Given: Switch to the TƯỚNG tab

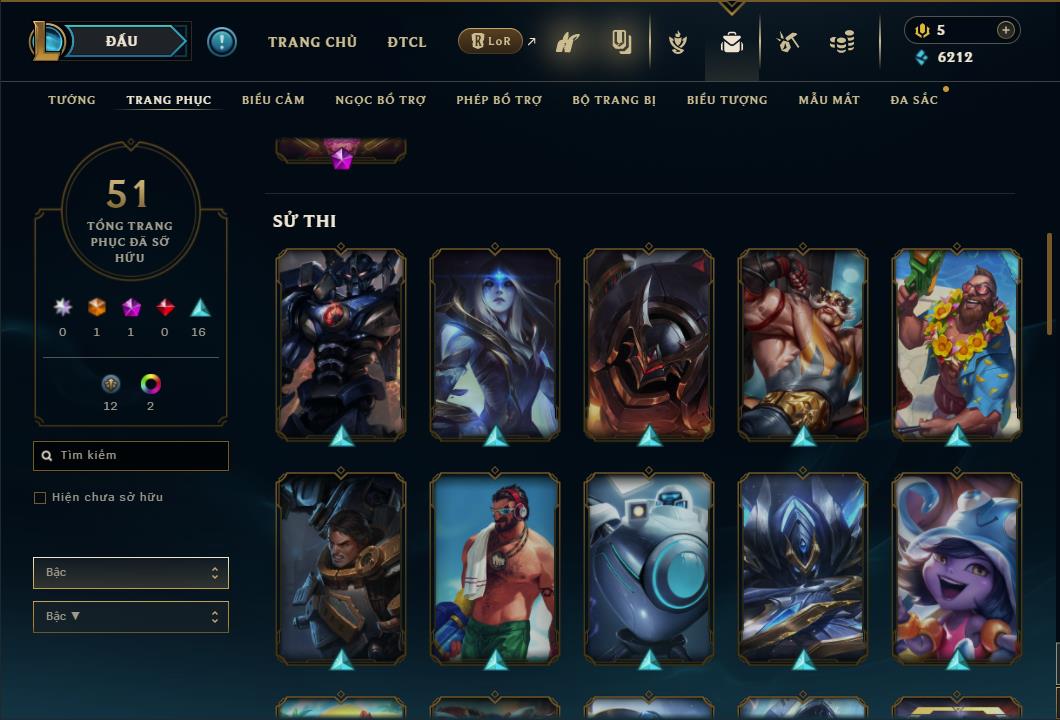Looking at the screenshot, I should 72,100.
